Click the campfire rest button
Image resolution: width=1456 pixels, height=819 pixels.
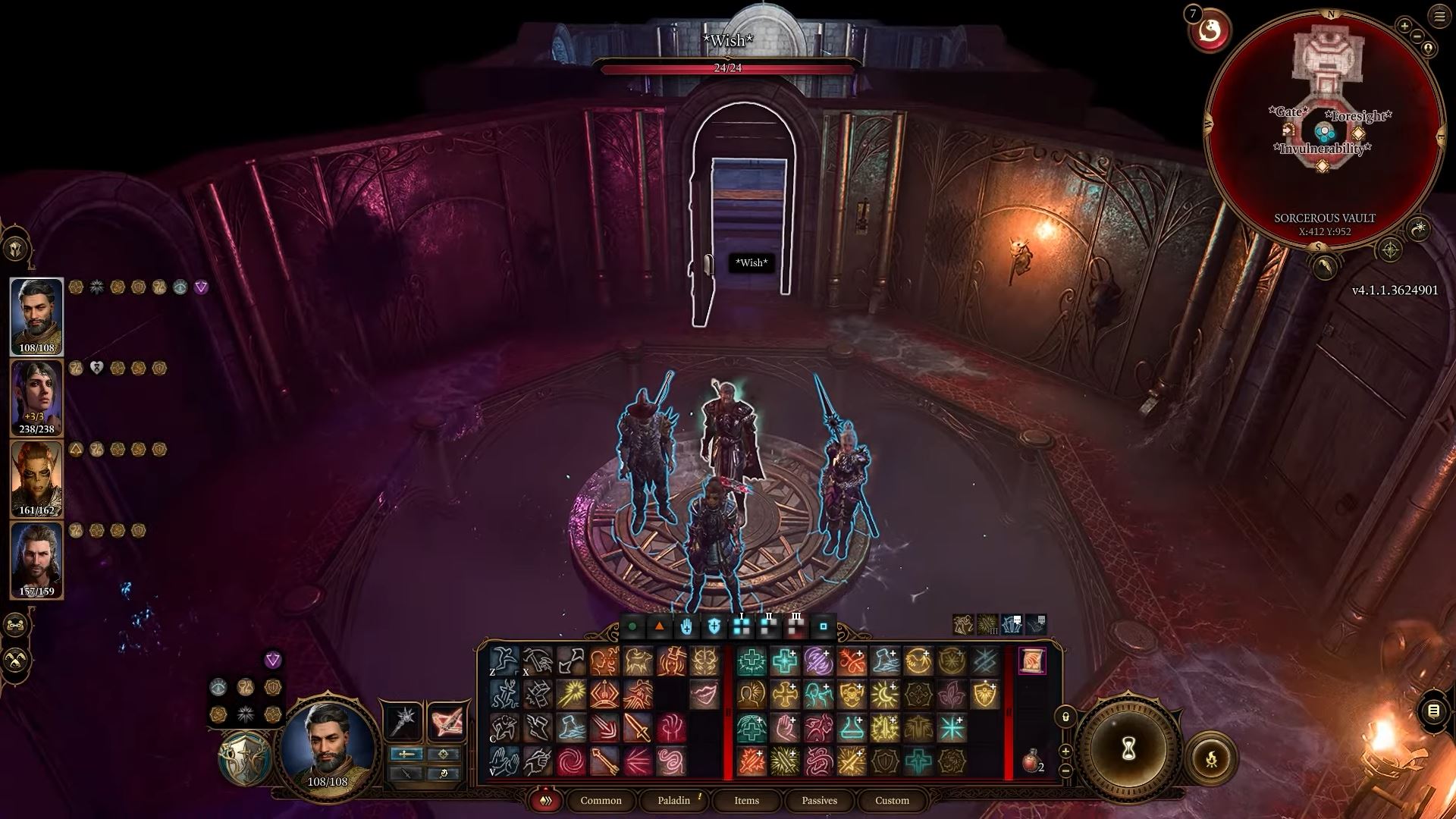pyautogui.click(x=1211, y=758)
